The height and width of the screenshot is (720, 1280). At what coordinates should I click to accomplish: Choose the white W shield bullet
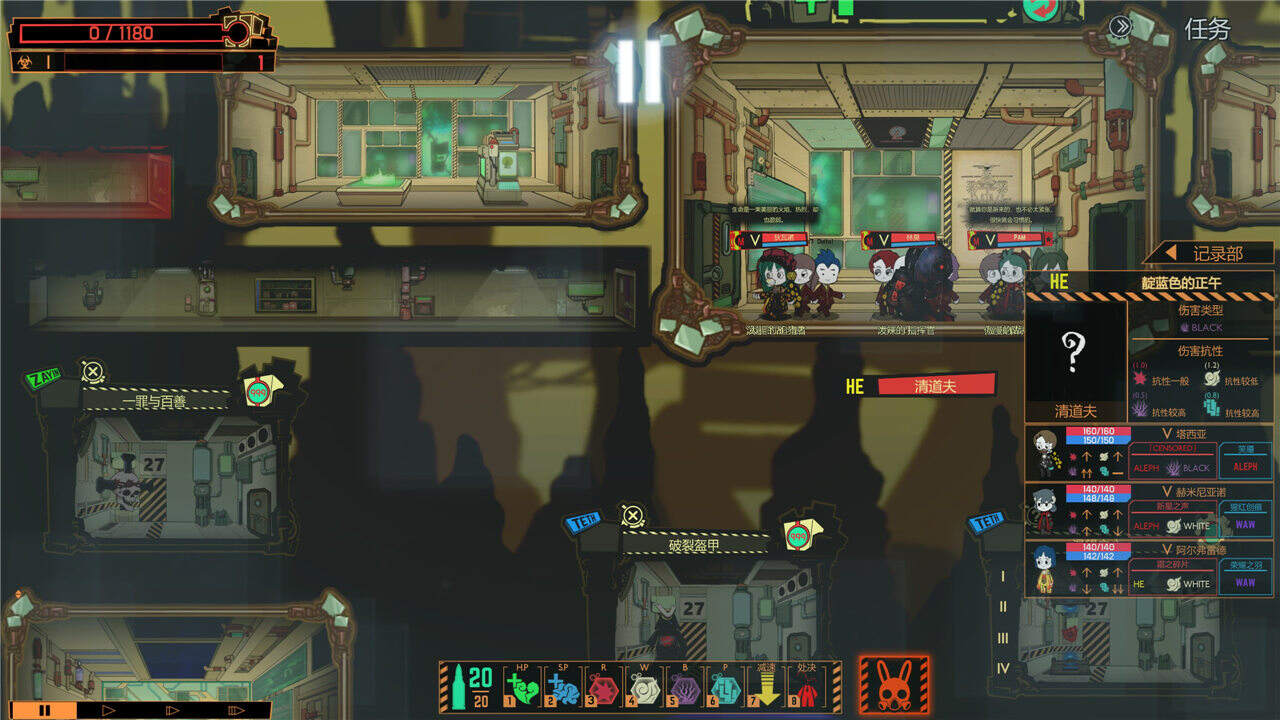coord(644,687)
